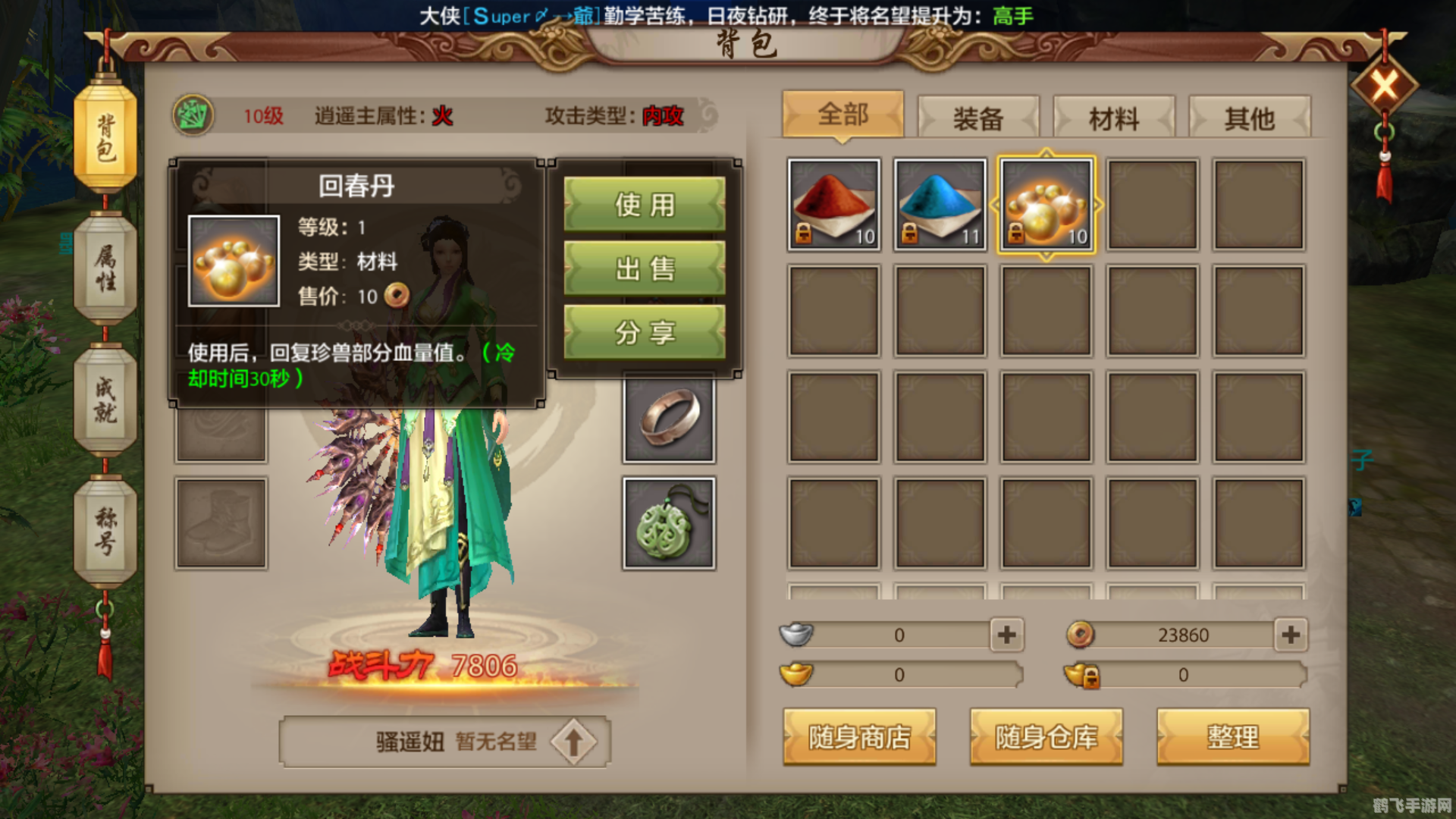1456x819 pixels.
Task: Switch to the 装备 tab
Action: [977, 118]
